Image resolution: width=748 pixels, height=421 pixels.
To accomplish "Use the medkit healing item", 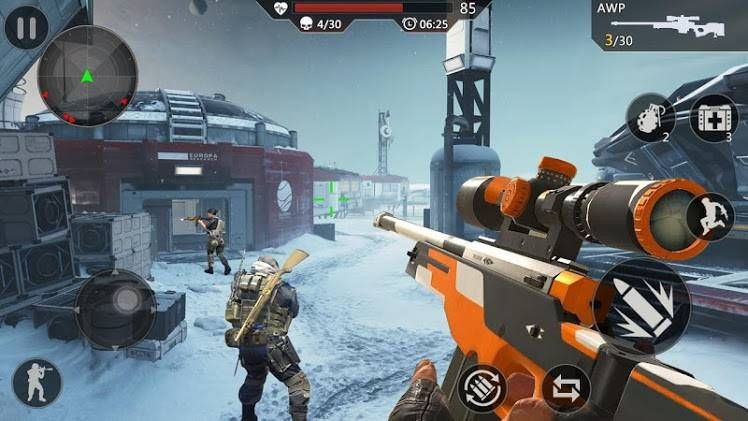I will [713, 118].
